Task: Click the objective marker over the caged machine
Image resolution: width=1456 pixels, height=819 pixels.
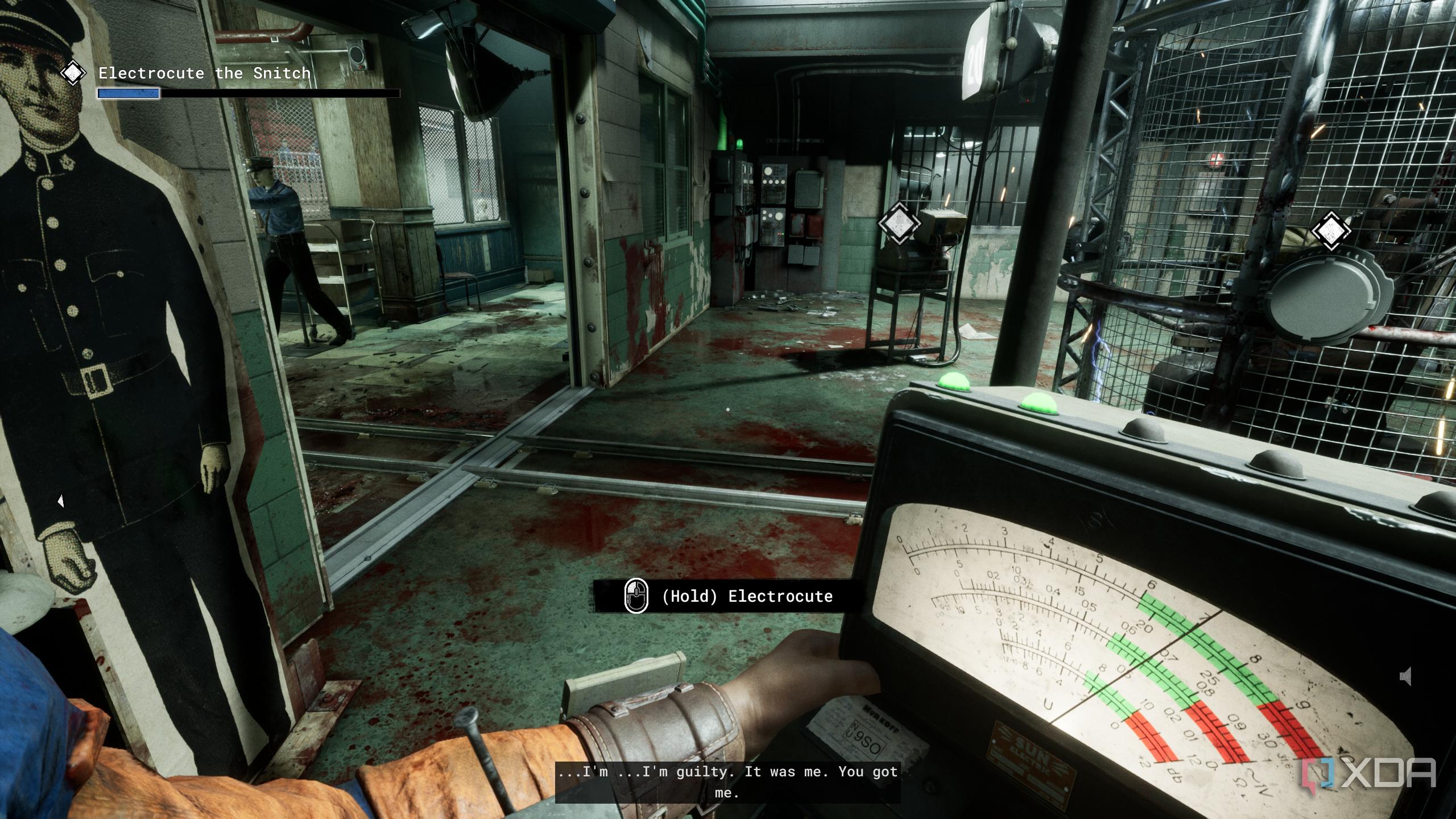Action: (1331, 231)
